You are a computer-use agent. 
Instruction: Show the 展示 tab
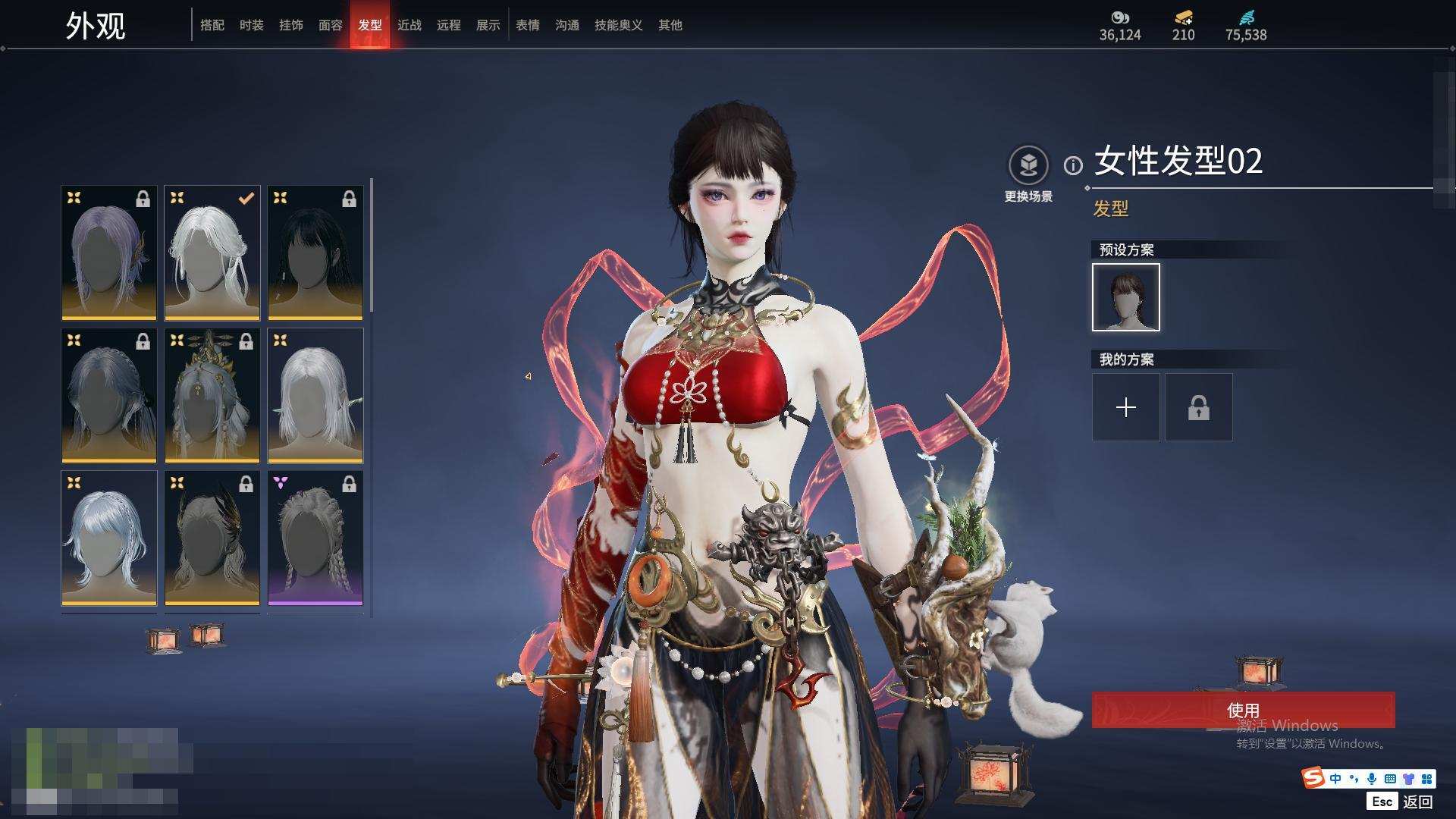[x=488, y=25]
